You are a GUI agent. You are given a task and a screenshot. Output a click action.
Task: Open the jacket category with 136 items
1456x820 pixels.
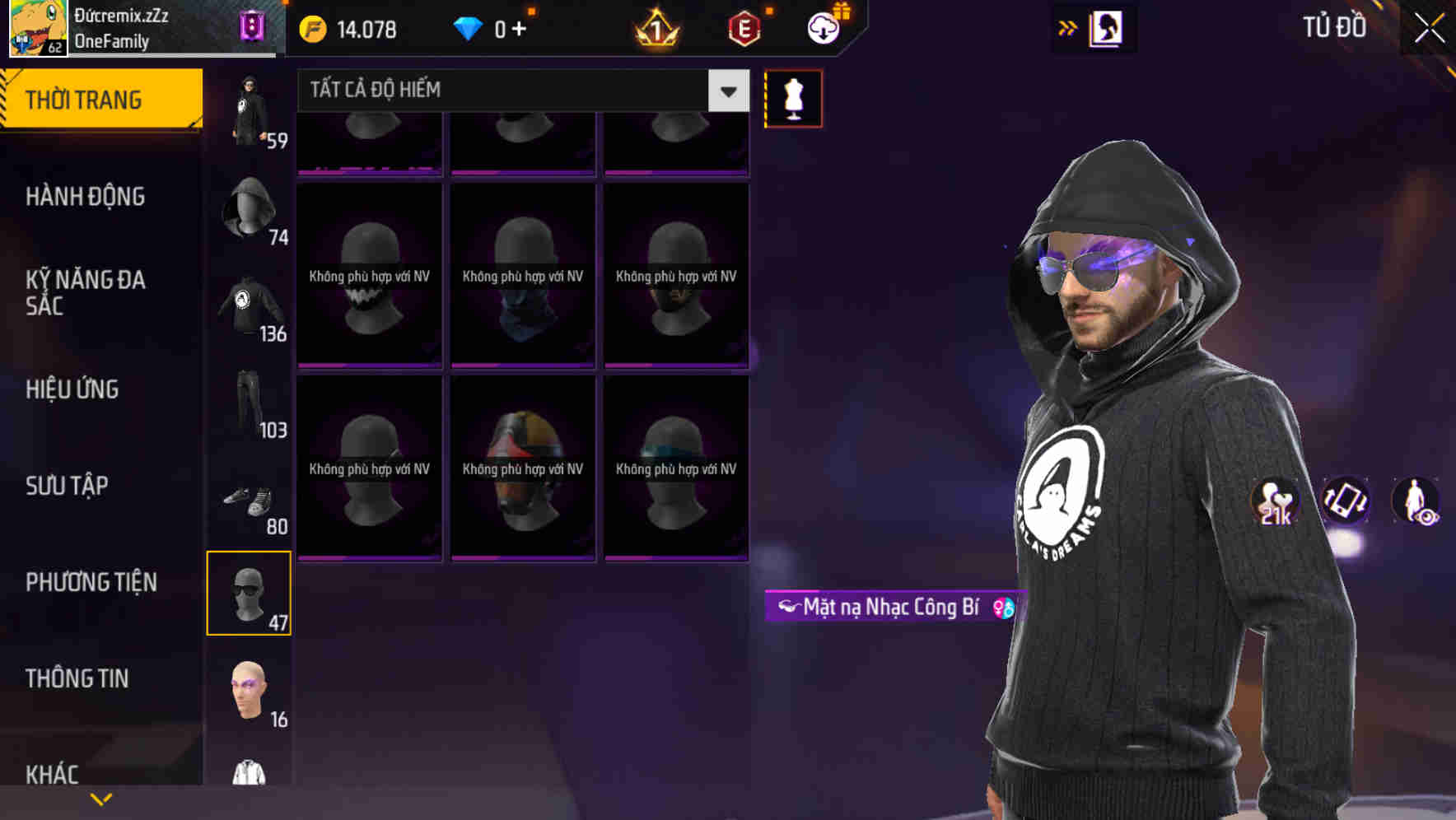[x=250, y=309]
